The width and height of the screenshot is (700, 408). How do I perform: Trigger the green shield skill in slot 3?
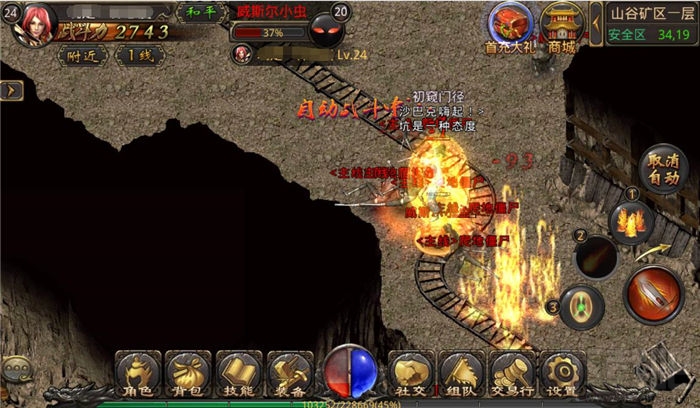[x=580, y=305]
